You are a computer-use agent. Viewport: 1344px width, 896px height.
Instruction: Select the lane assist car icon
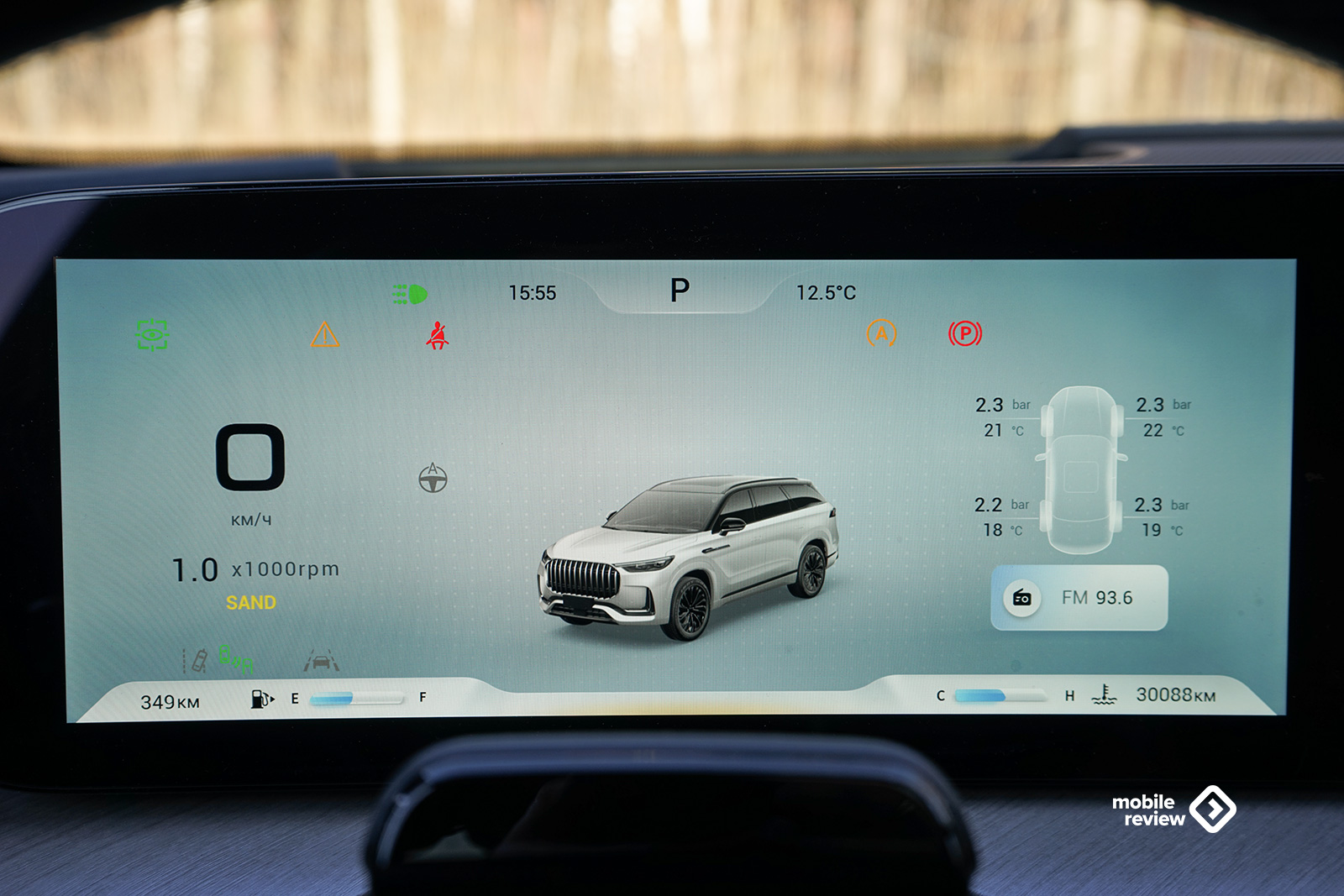pyautogui.click(x=321, y=661)
